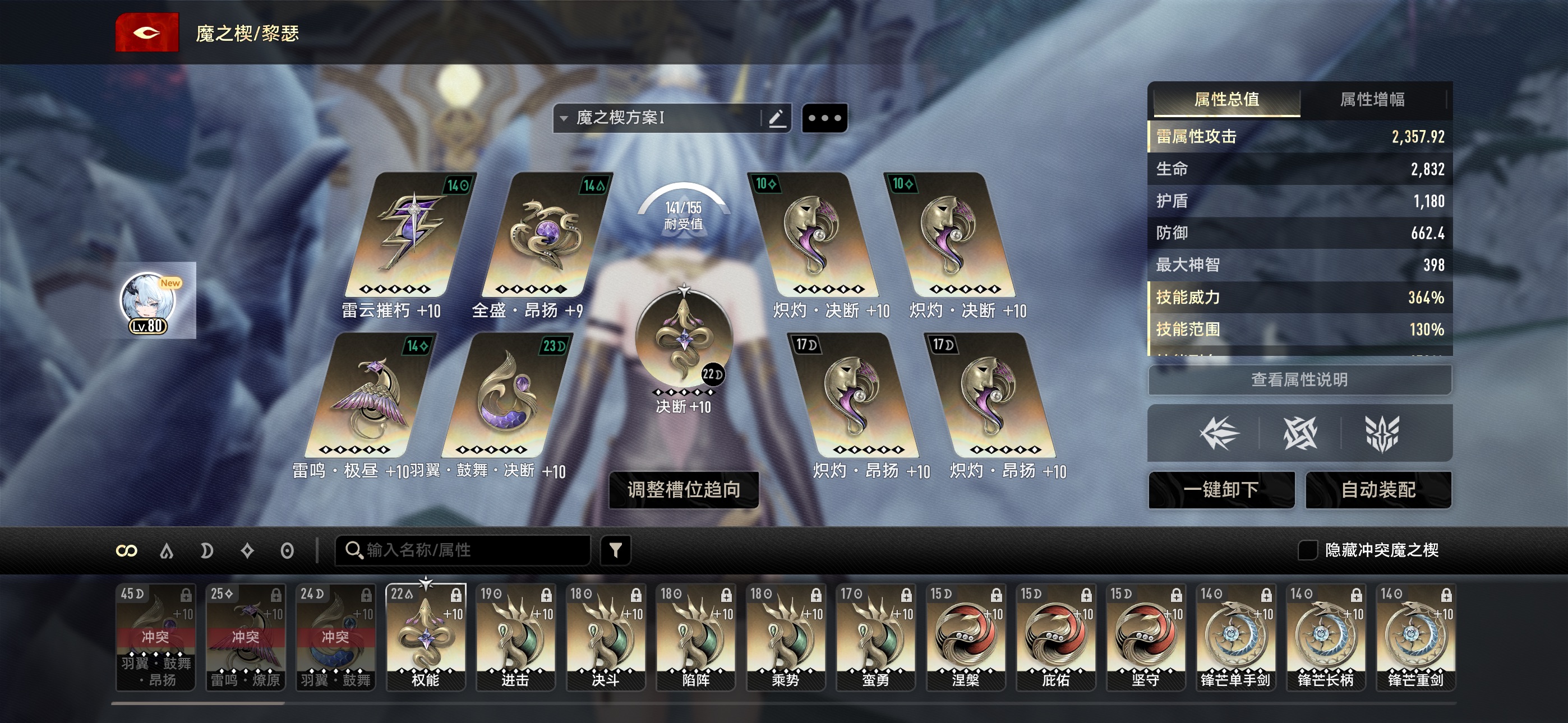Screen dimensions: 1568x723
Task: Select the infinity all-types filter icon
Action: click(127, 551)
